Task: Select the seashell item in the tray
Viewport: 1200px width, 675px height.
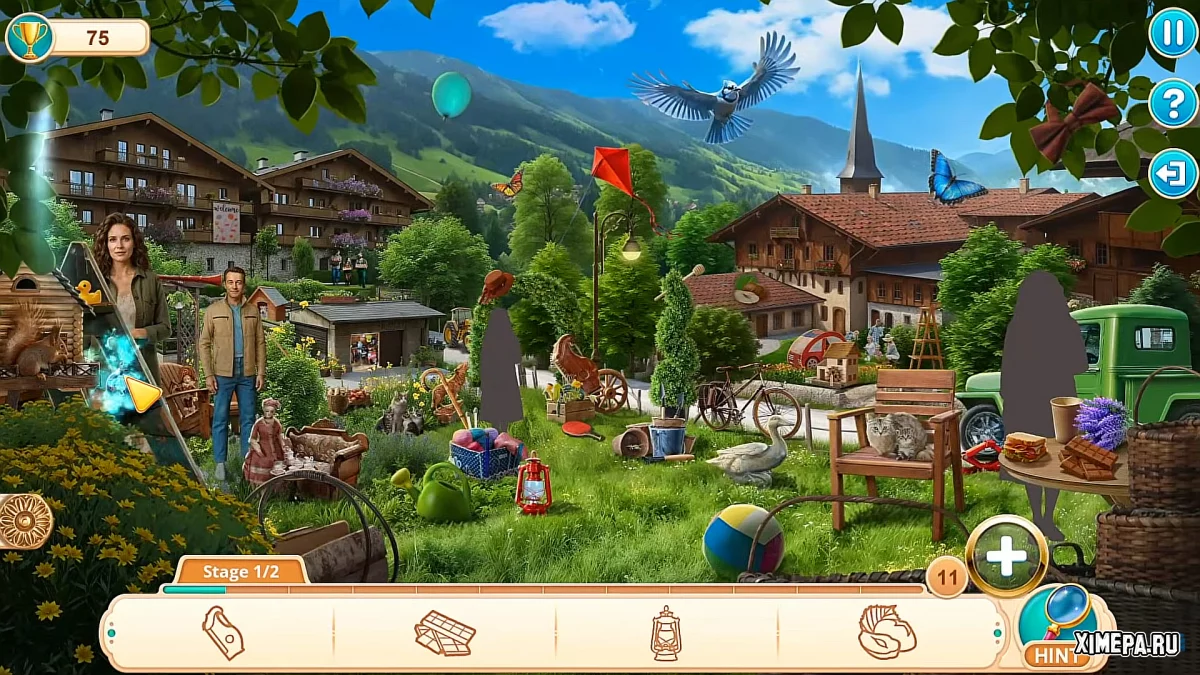Action: click(x=886, y=633)
